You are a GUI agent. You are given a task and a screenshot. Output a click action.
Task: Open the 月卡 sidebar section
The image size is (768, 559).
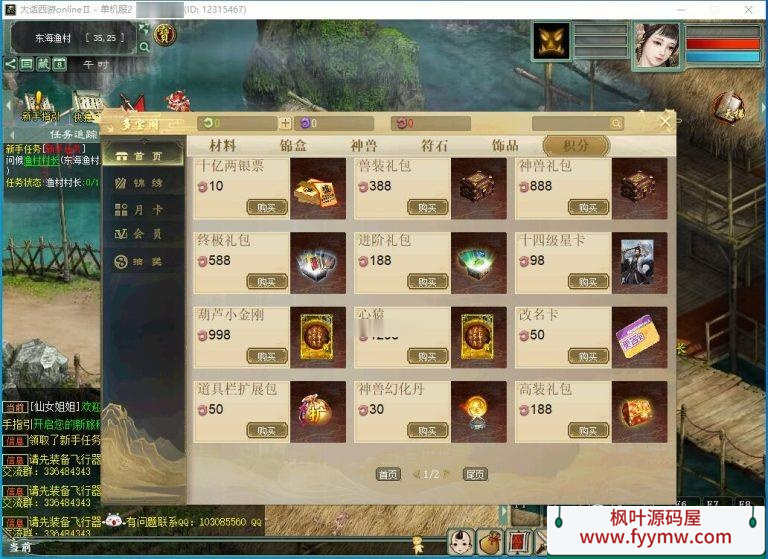coord(144,208)
